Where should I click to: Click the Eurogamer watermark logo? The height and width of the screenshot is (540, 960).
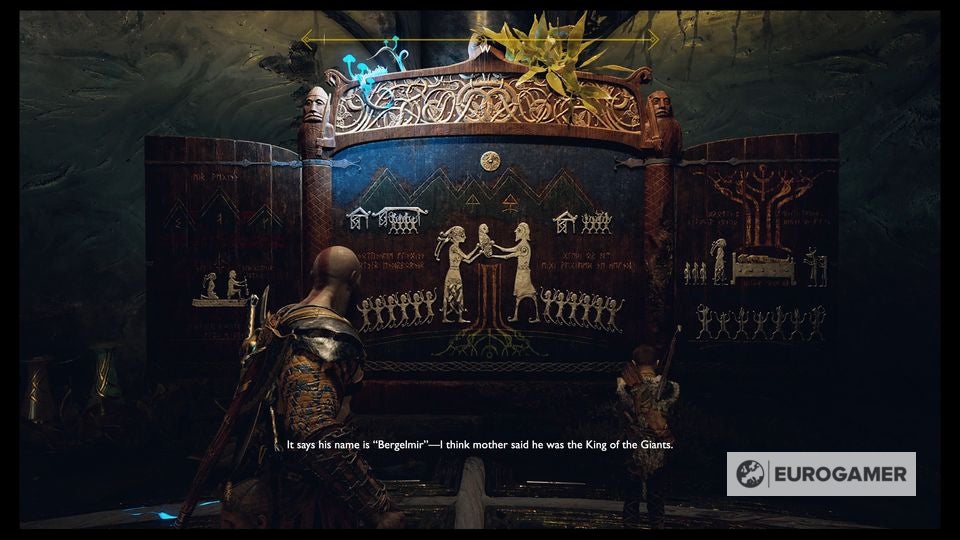pyautogui.click(x=821, y=474)
